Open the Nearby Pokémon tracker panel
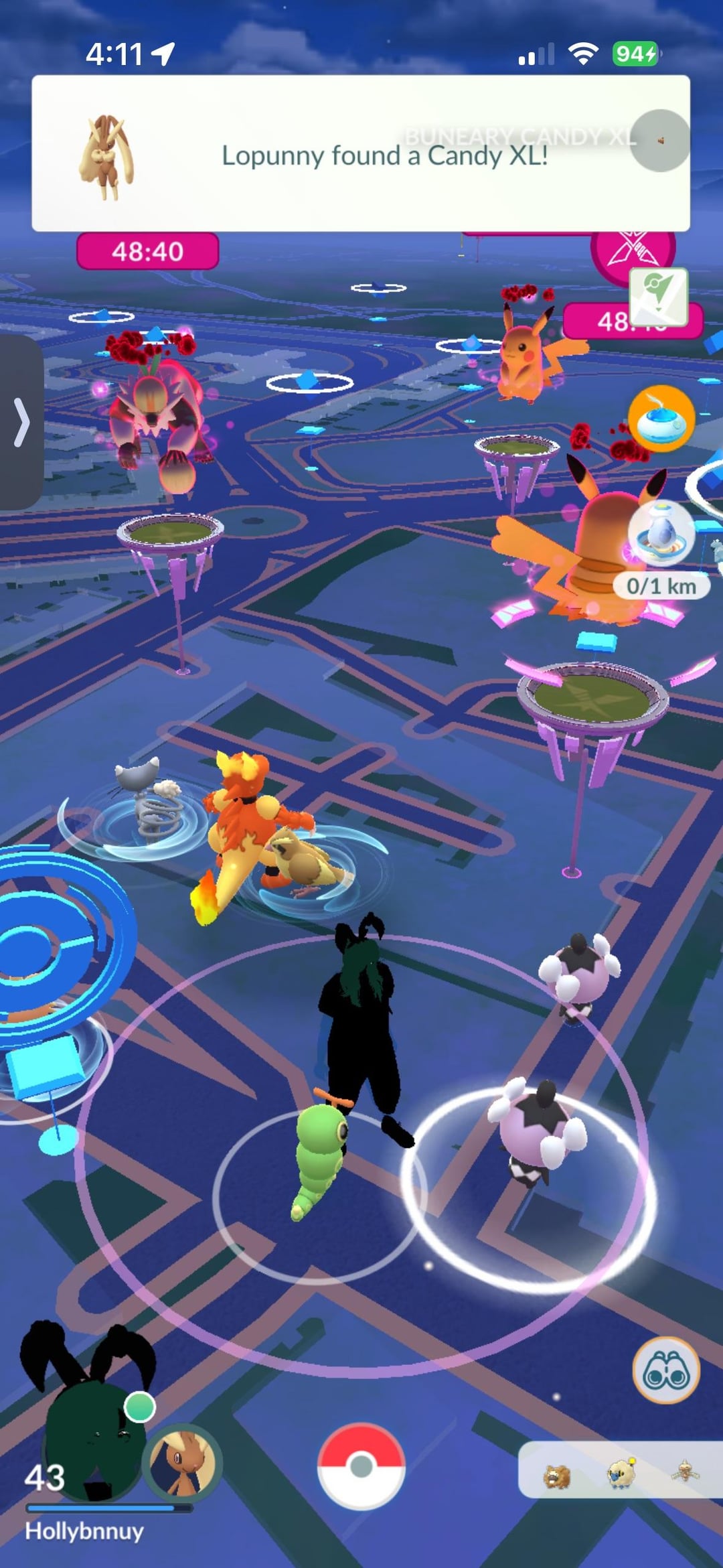The width and height of the screenshot is (723, 1568). (619, 1470)
